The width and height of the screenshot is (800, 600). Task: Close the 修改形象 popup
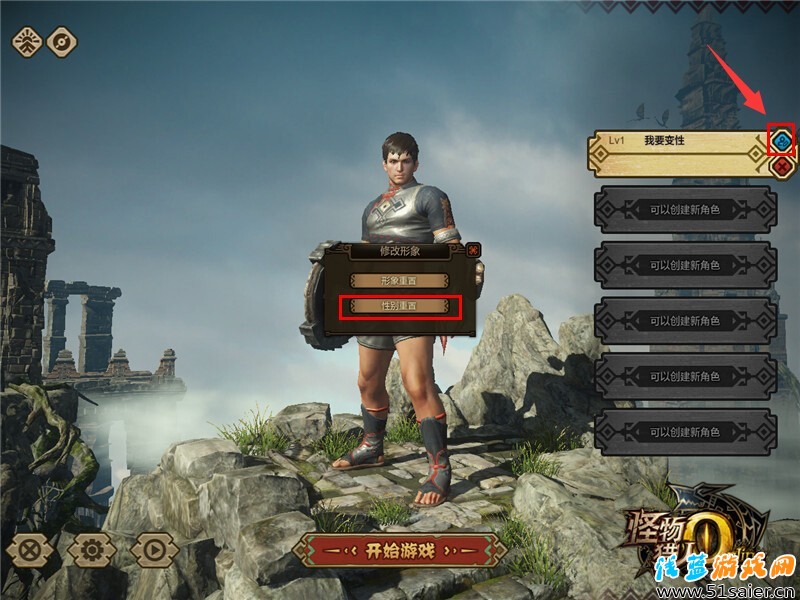pos(473,250)
